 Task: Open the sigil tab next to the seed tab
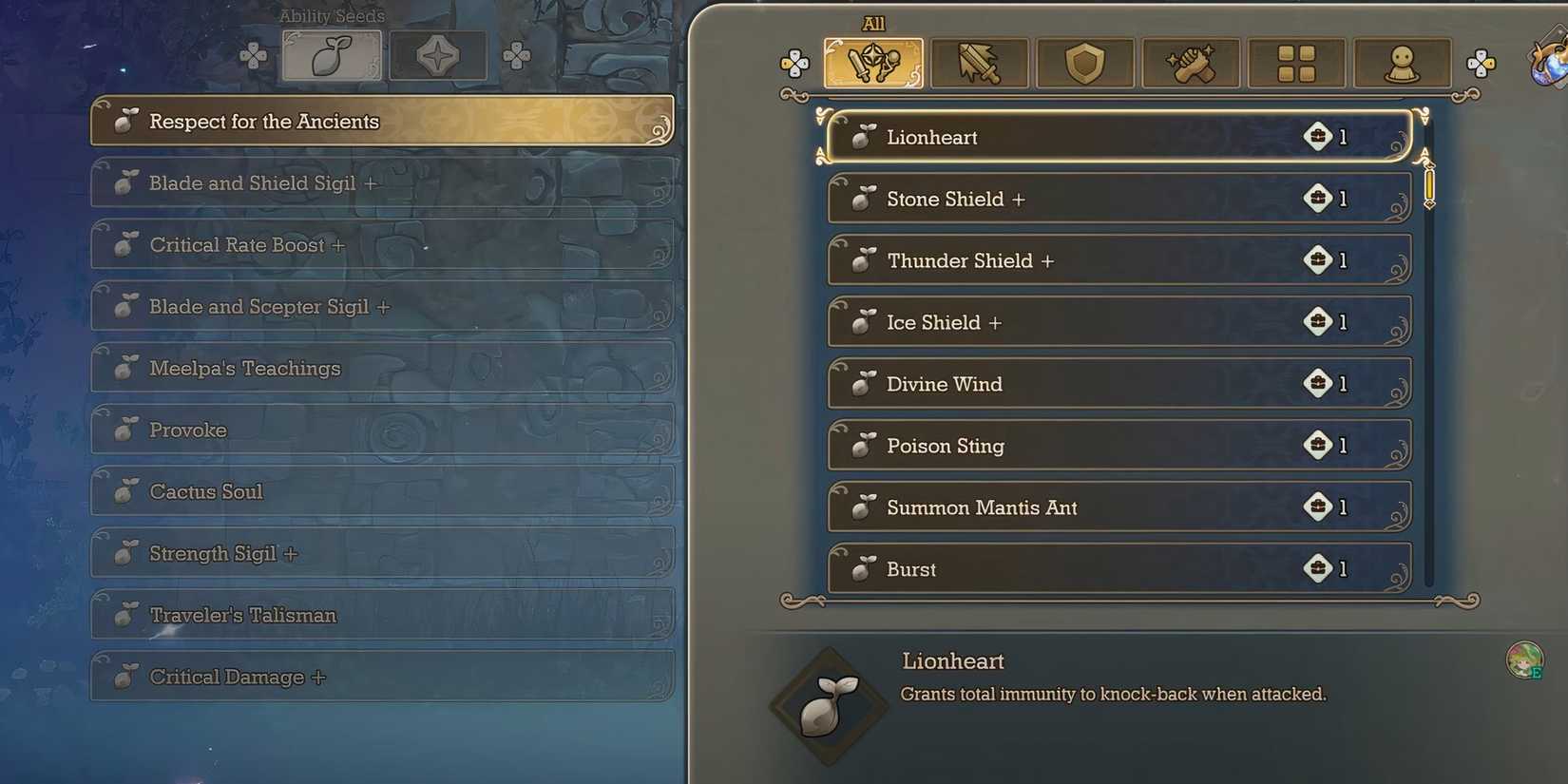(x=438, y=54)
